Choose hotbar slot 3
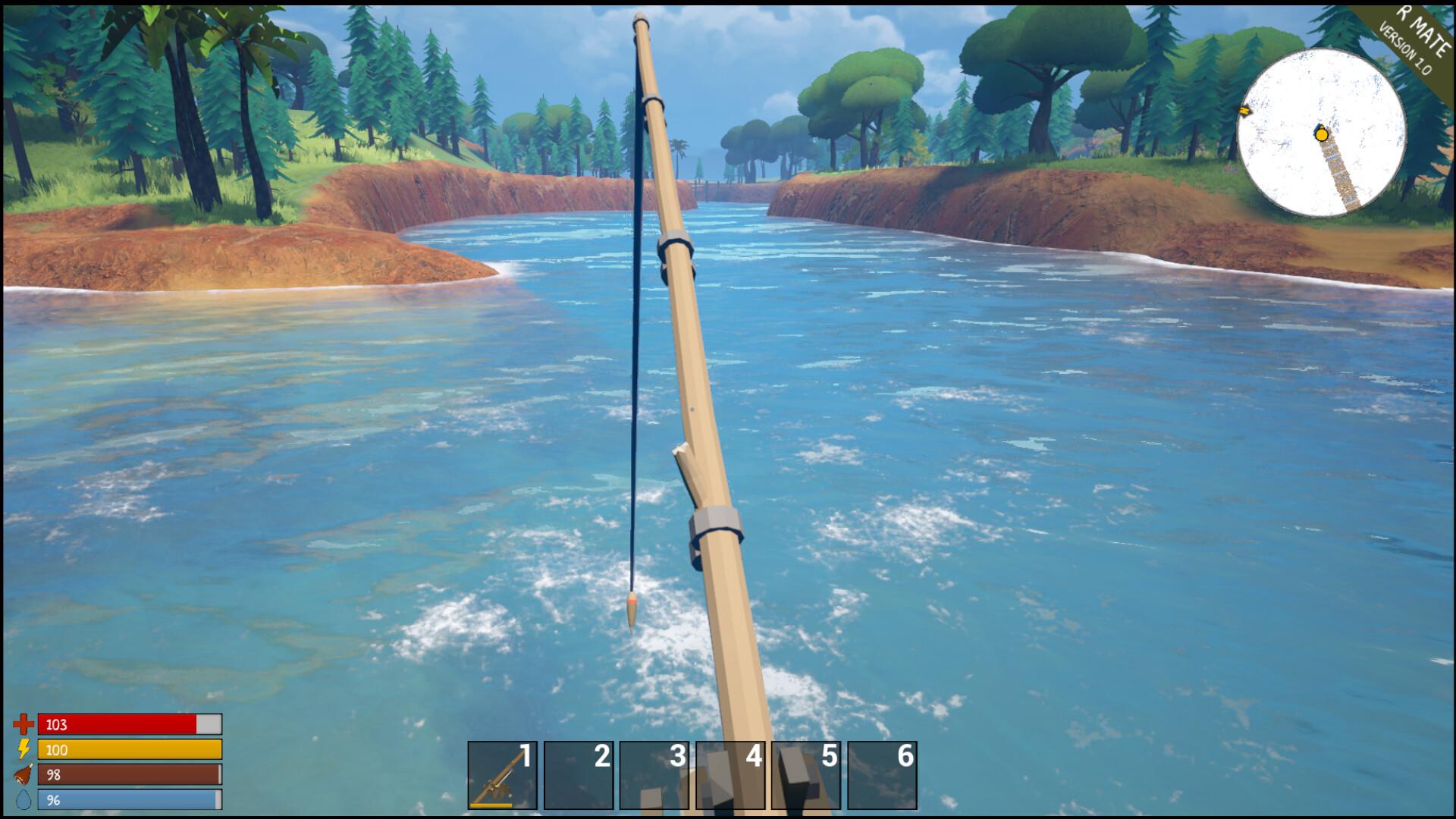1456x819 pixels. (654, 775)
